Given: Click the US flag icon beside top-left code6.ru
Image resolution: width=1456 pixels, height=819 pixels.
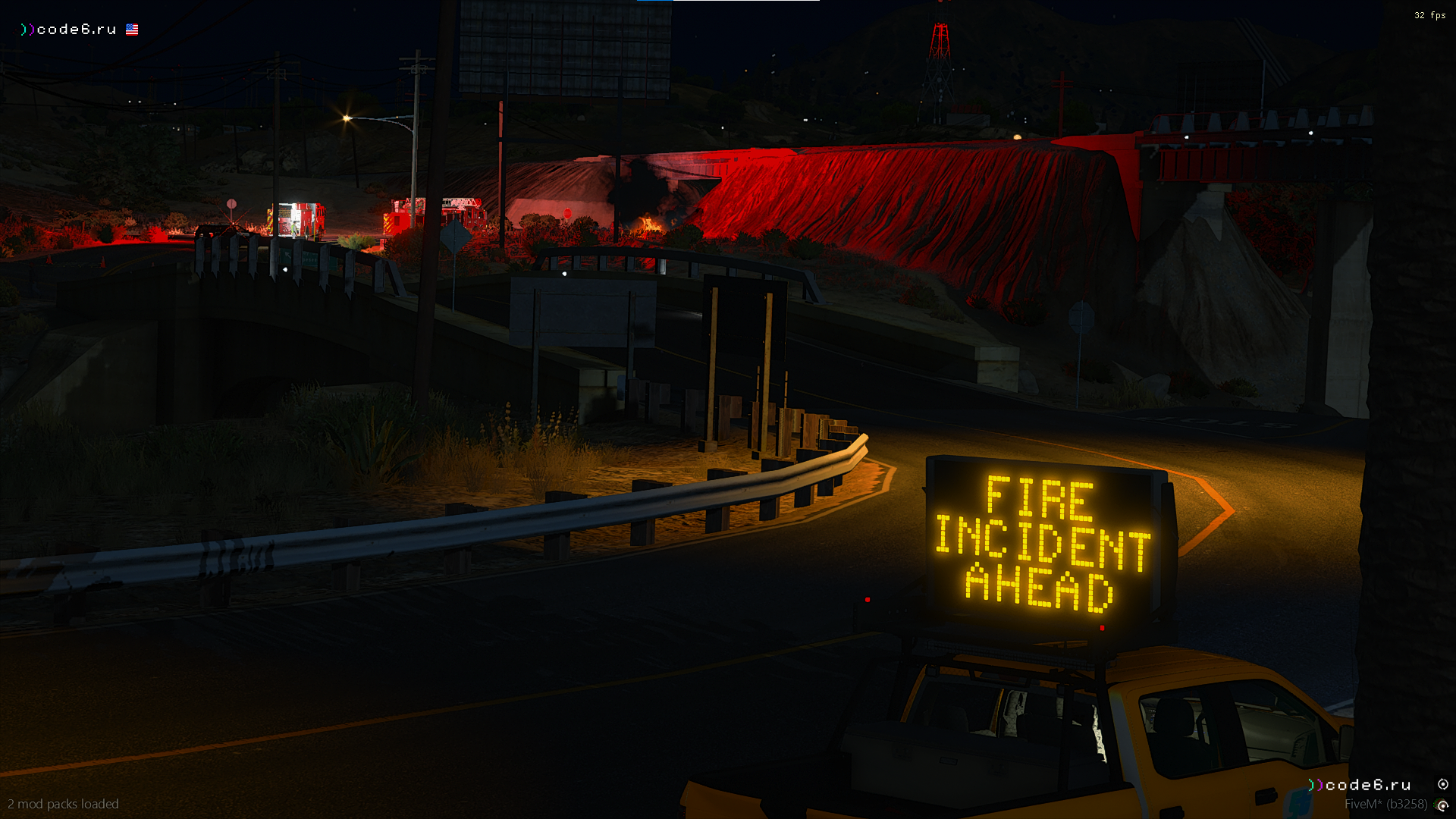Looking at the screenshot, I should [132, 30].
